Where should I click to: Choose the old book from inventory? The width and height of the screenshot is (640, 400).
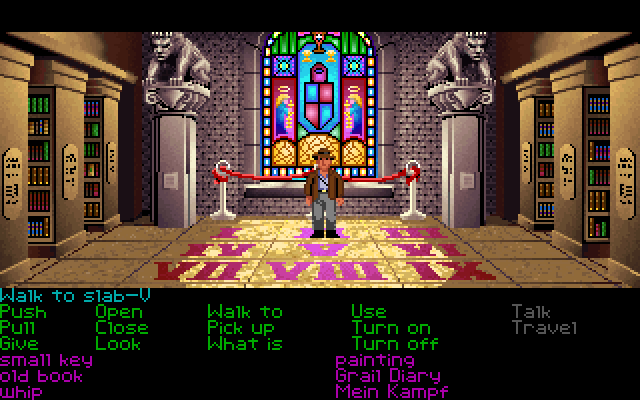click(41, 376)
